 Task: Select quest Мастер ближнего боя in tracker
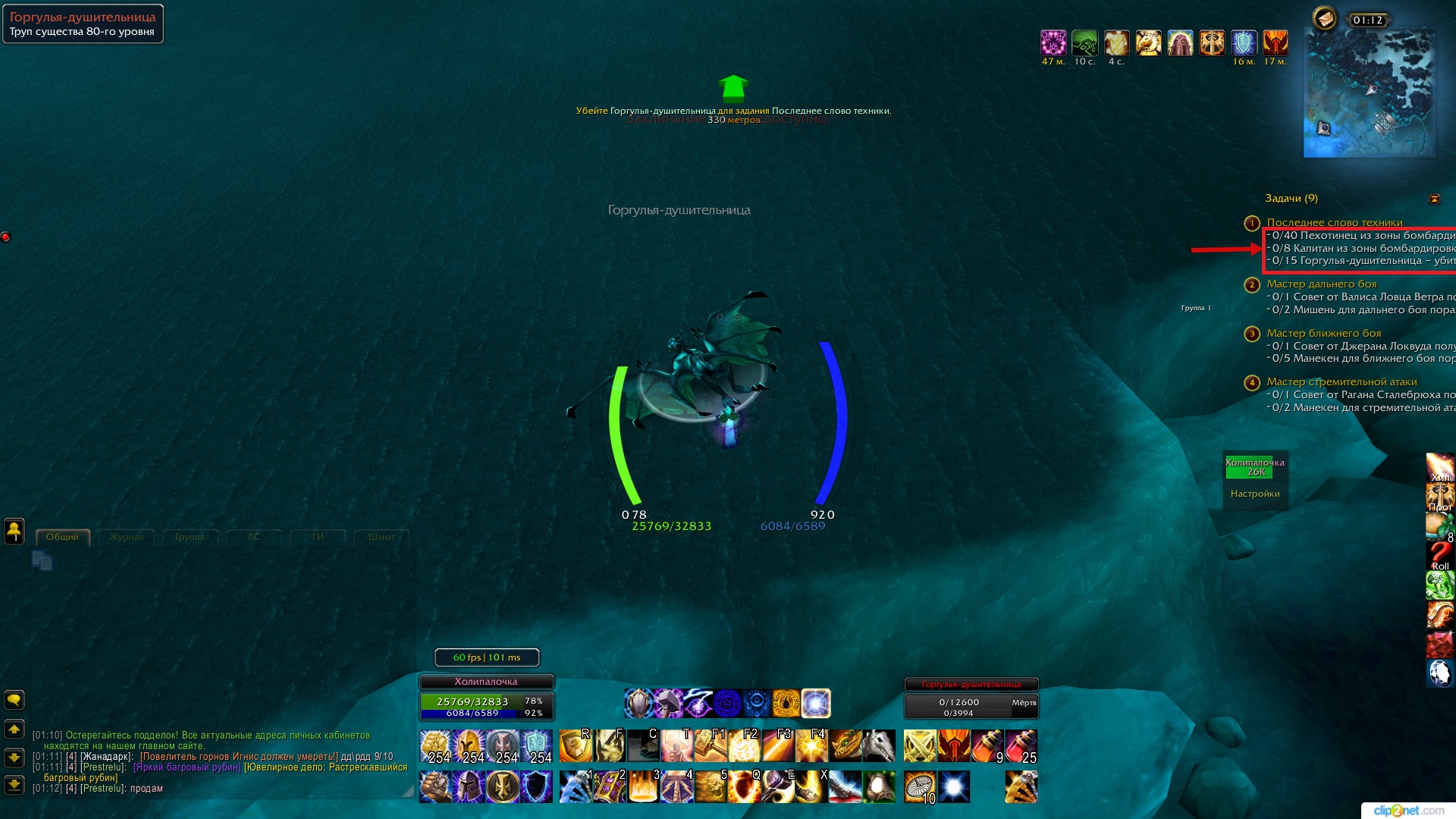1323,333
